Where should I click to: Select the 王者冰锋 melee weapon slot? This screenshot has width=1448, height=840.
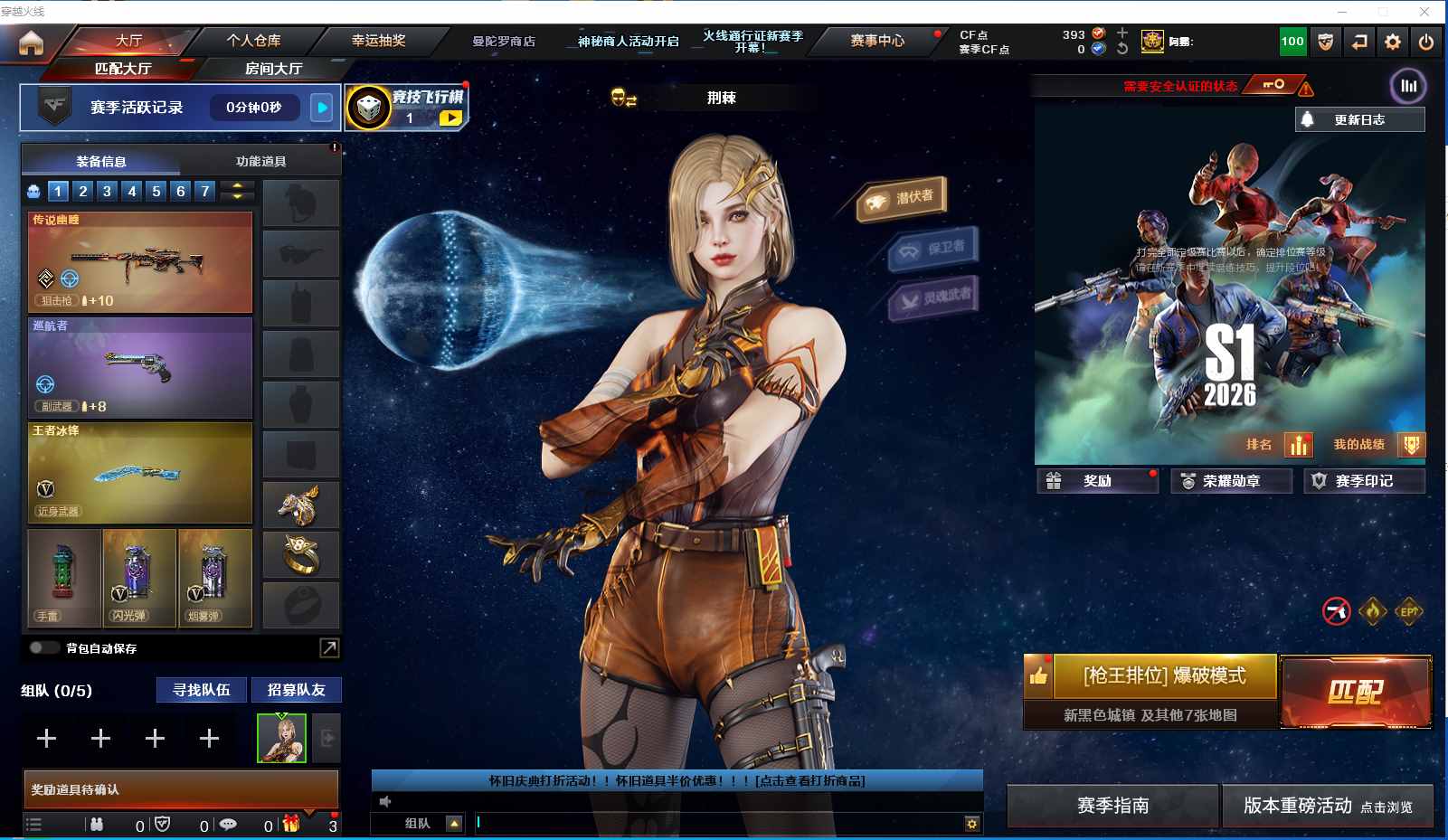pyautogui.click(x=140, y=472)
